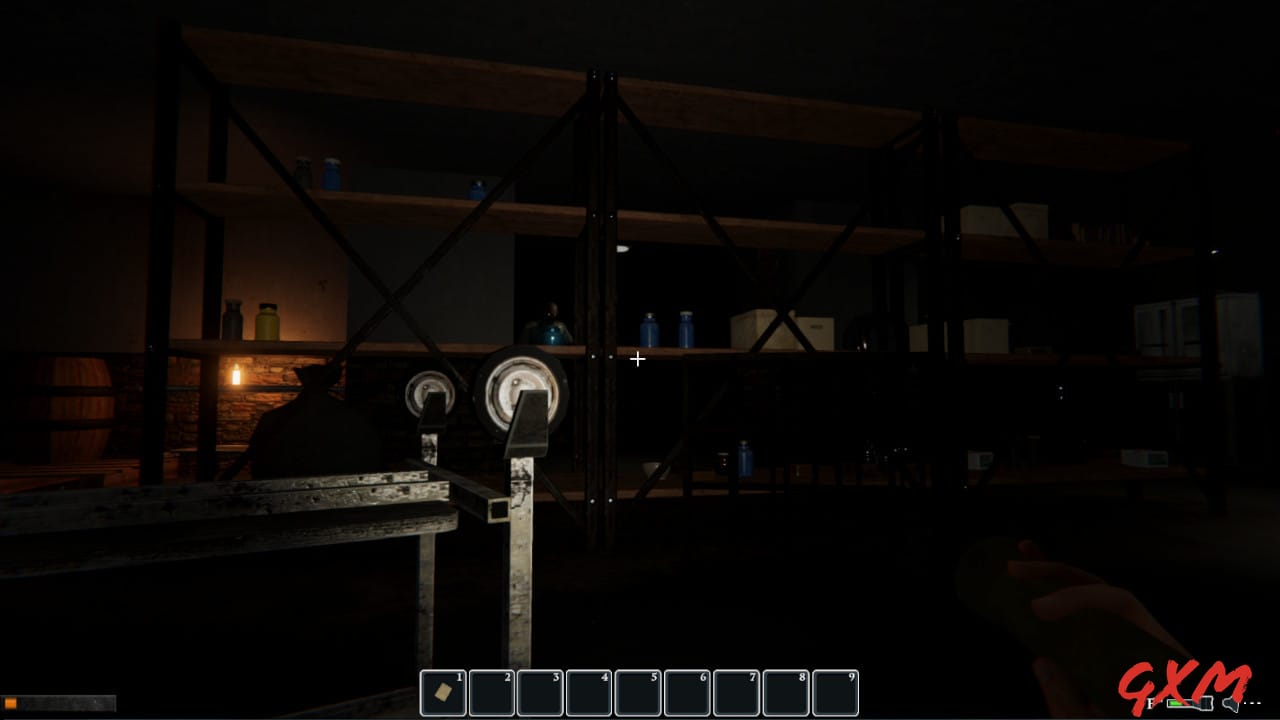Select hotbar slot 9
The image size is (1280, 720).
click(835, 692)
